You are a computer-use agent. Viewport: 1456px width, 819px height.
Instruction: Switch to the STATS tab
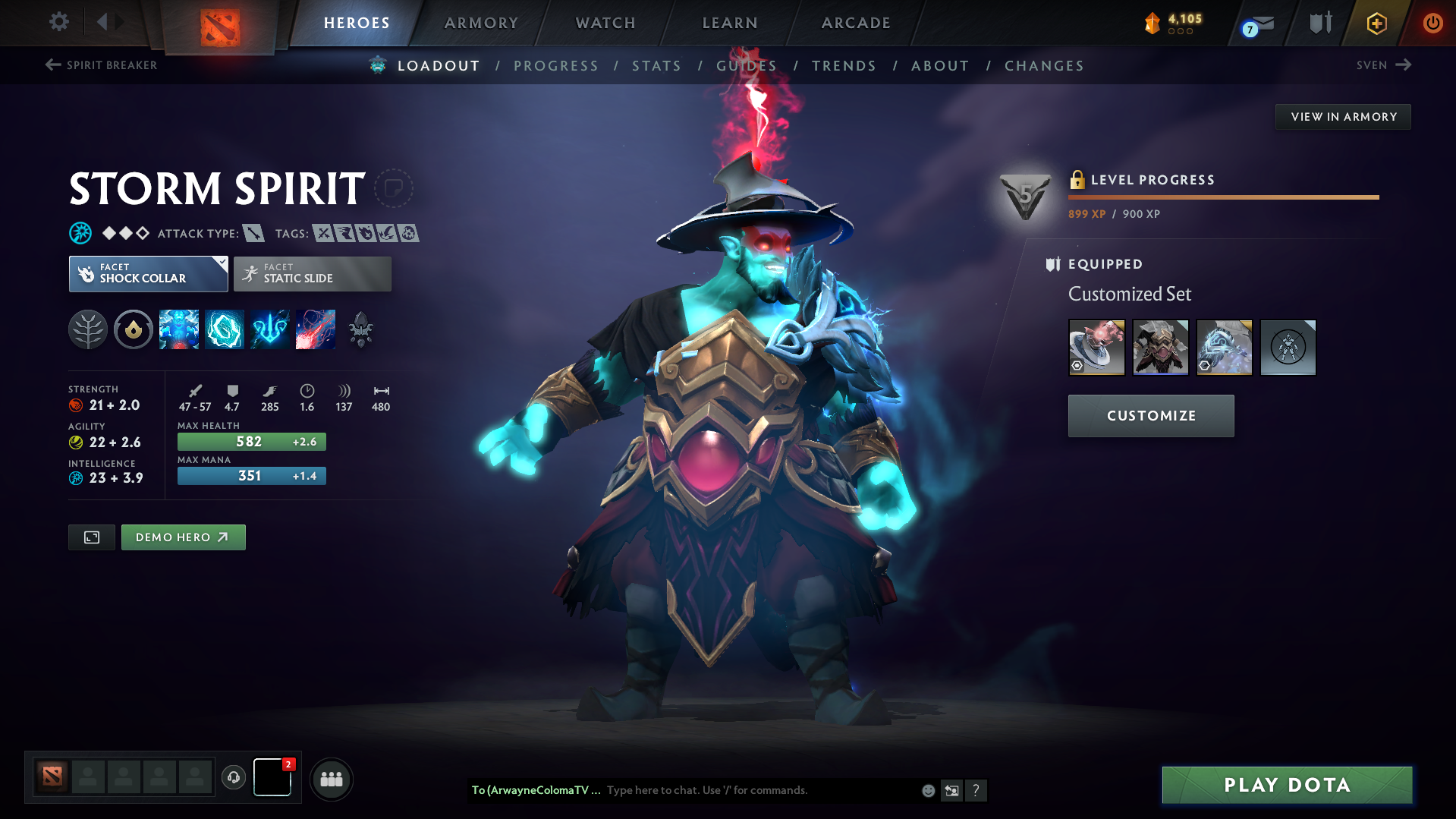(656, 66)
